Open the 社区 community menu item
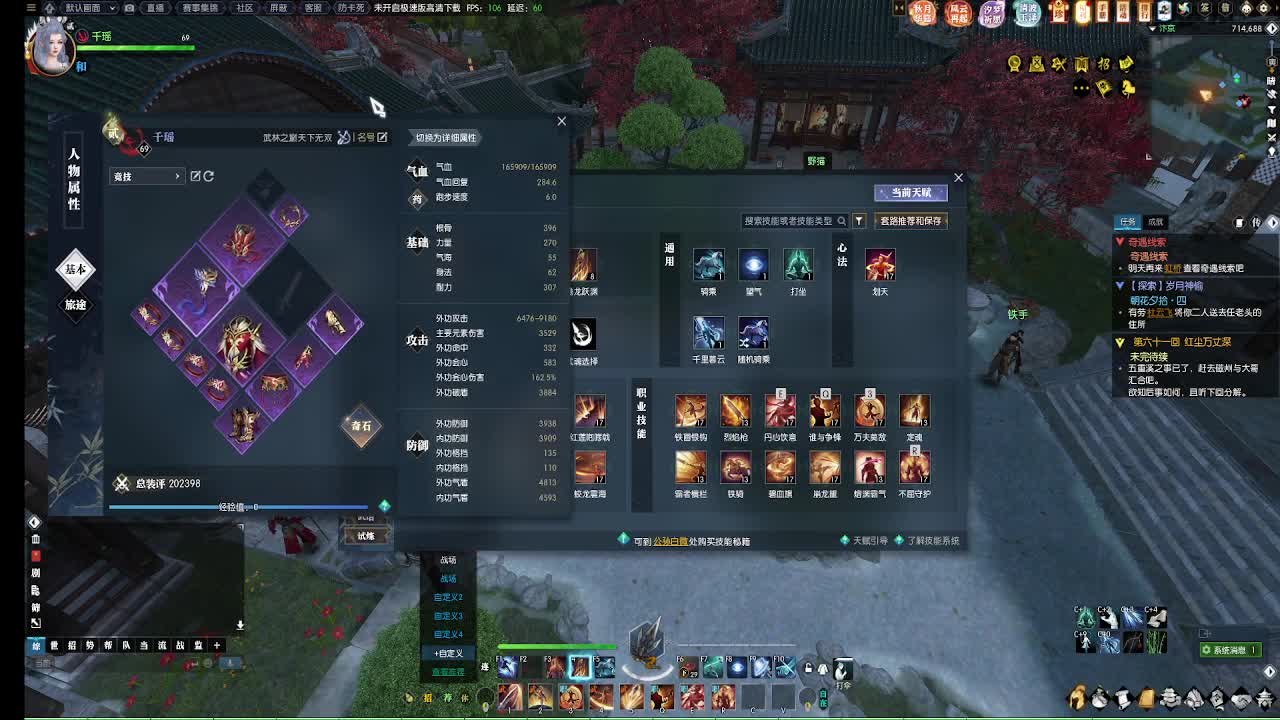This screenshot has width=1280, height=720. click(244, 8)
